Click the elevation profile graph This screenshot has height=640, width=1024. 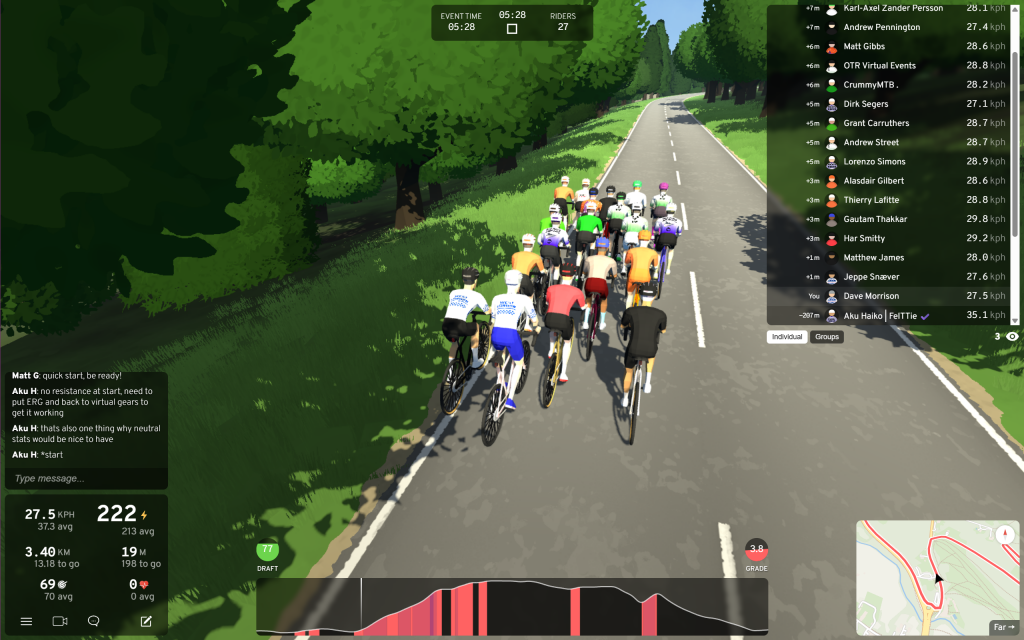(512, 607)
